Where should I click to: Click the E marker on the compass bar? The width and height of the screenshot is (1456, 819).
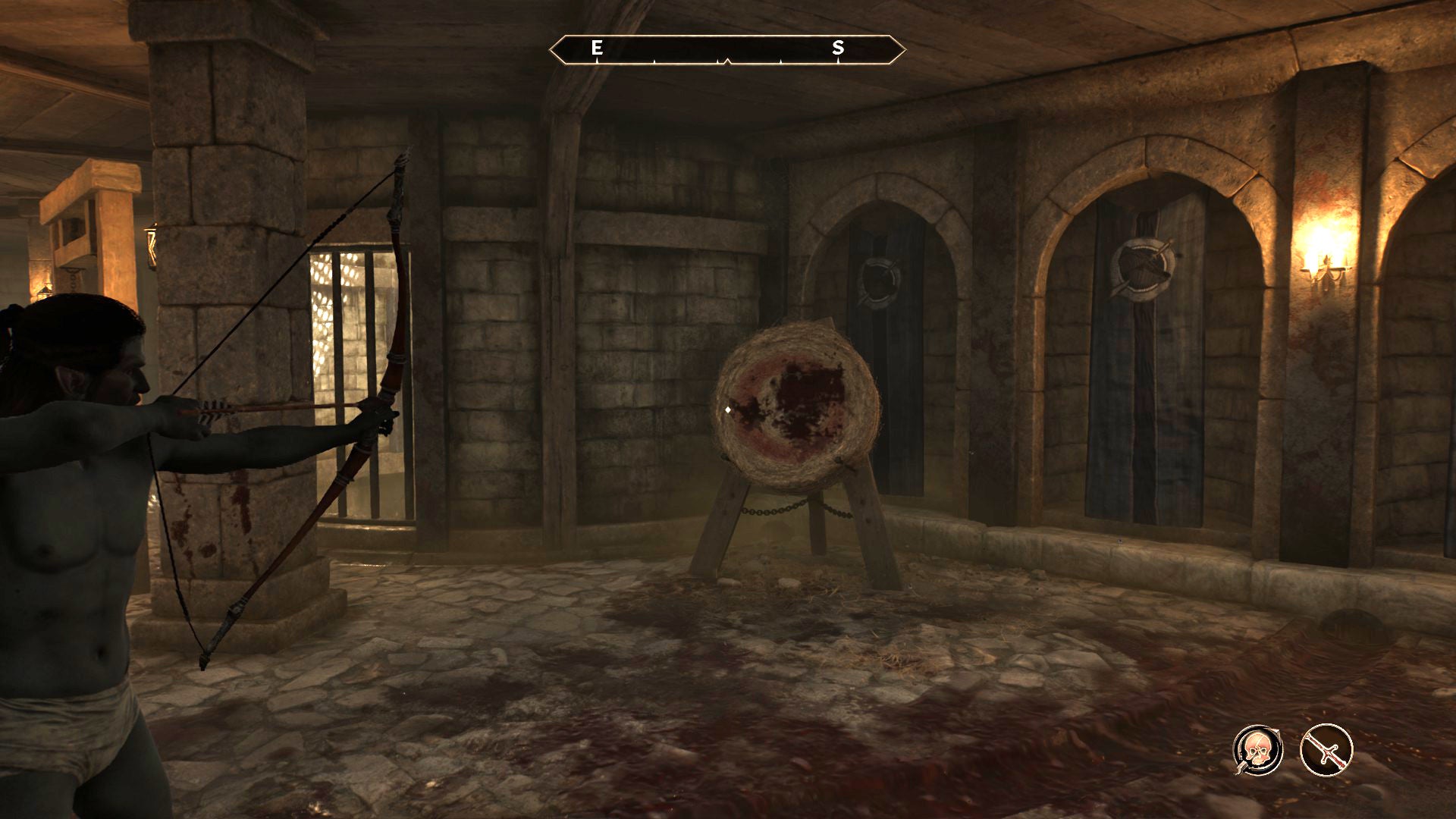click(596, 49)
